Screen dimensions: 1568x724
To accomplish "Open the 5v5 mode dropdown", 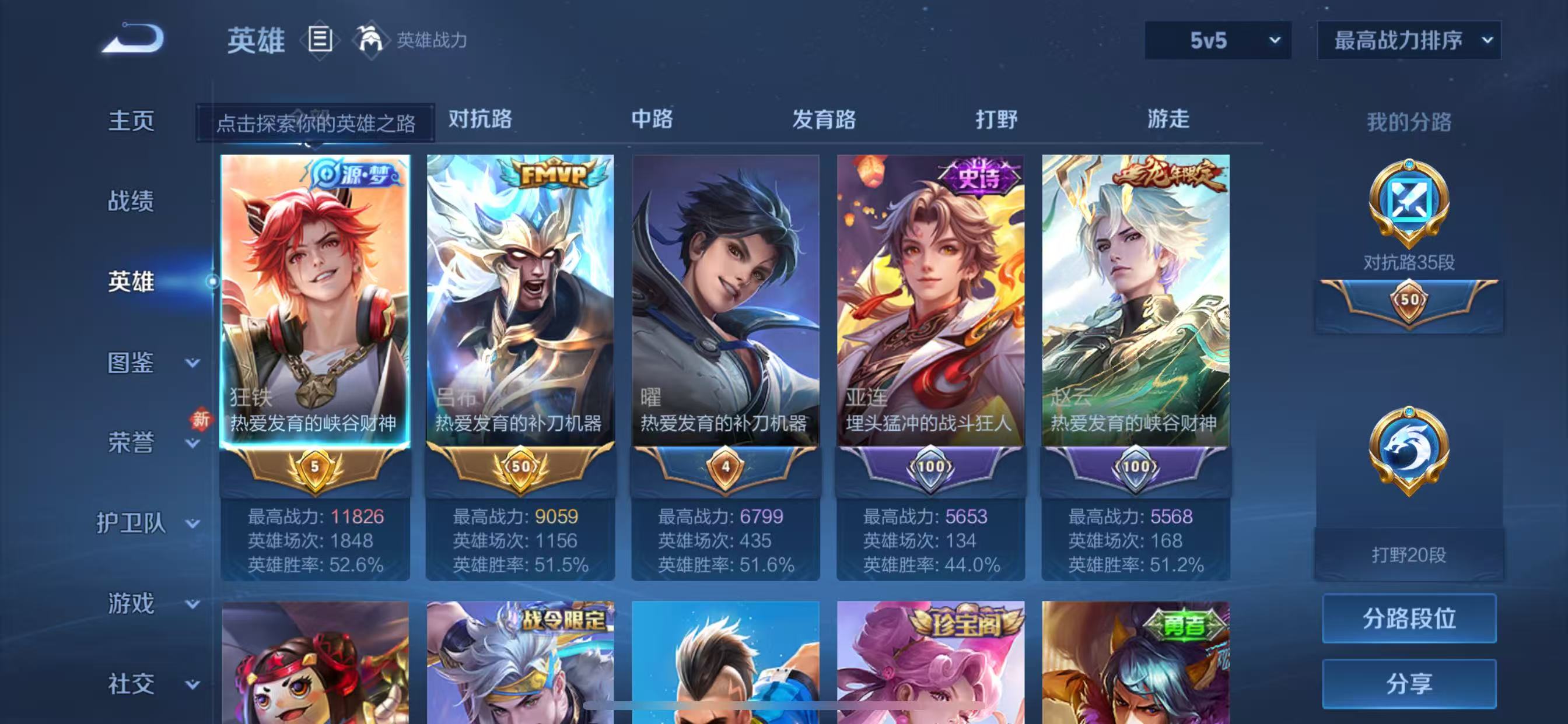I will click(1216, 40).
